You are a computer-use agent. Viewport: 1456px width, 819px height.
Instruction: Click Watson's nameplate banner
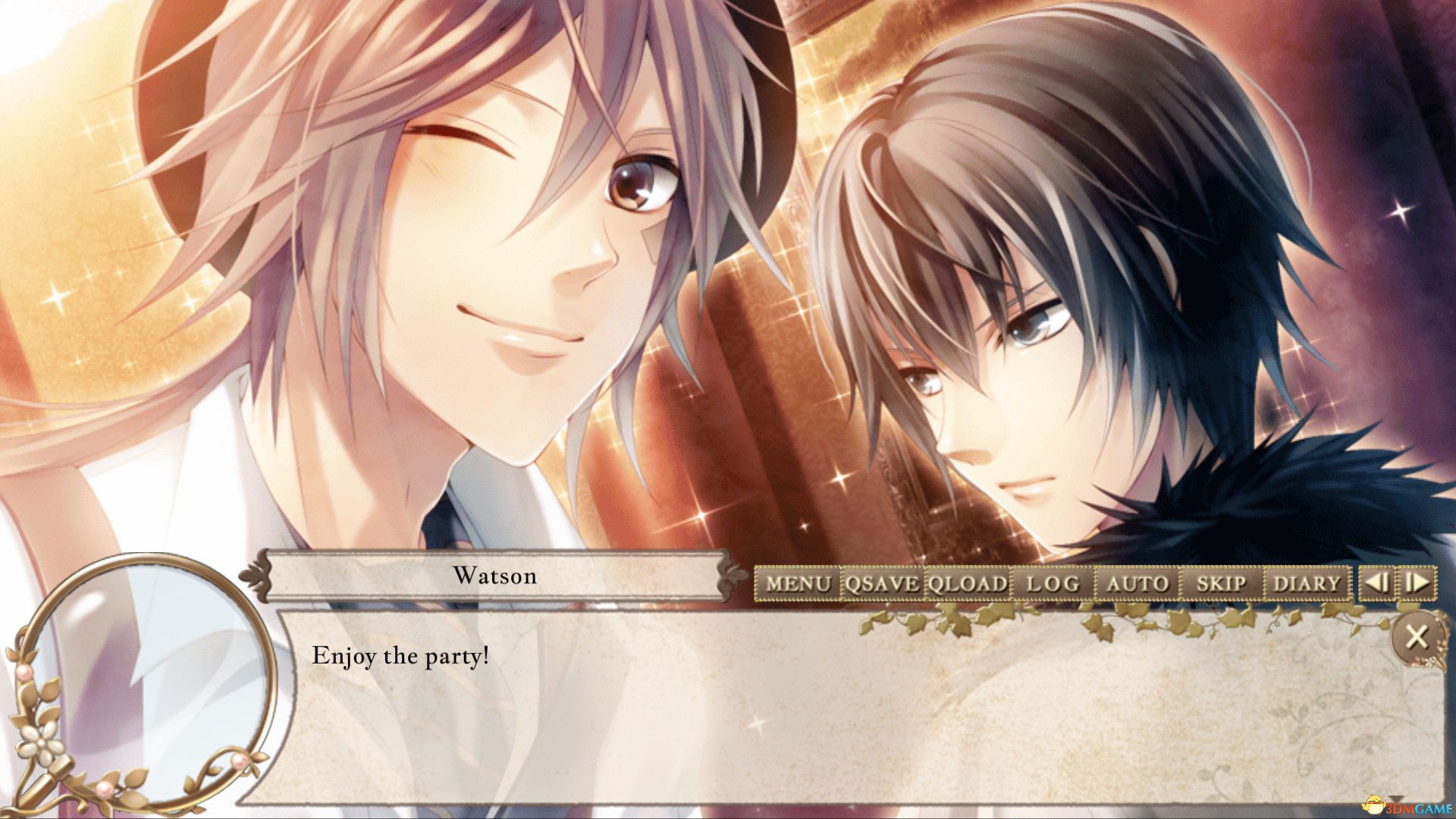tap(493, 578)
